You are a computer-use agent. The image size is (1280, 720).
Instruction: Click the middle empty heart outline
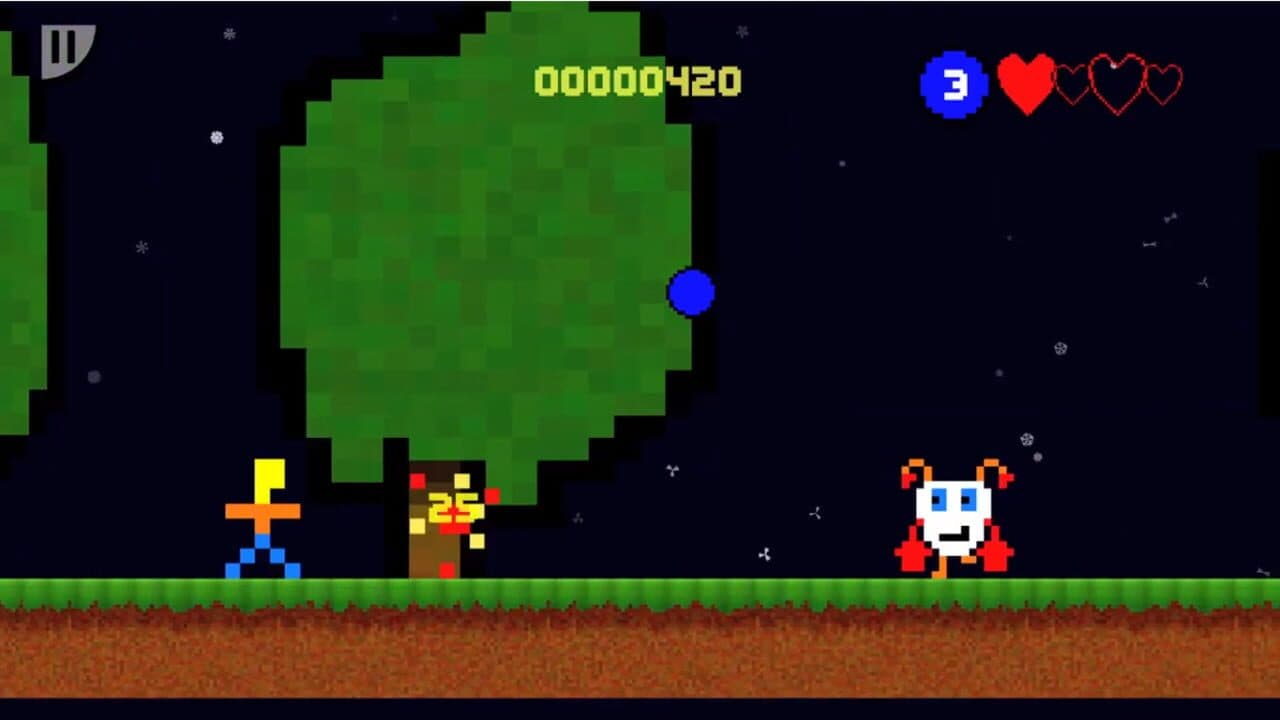coord(1117,83)
